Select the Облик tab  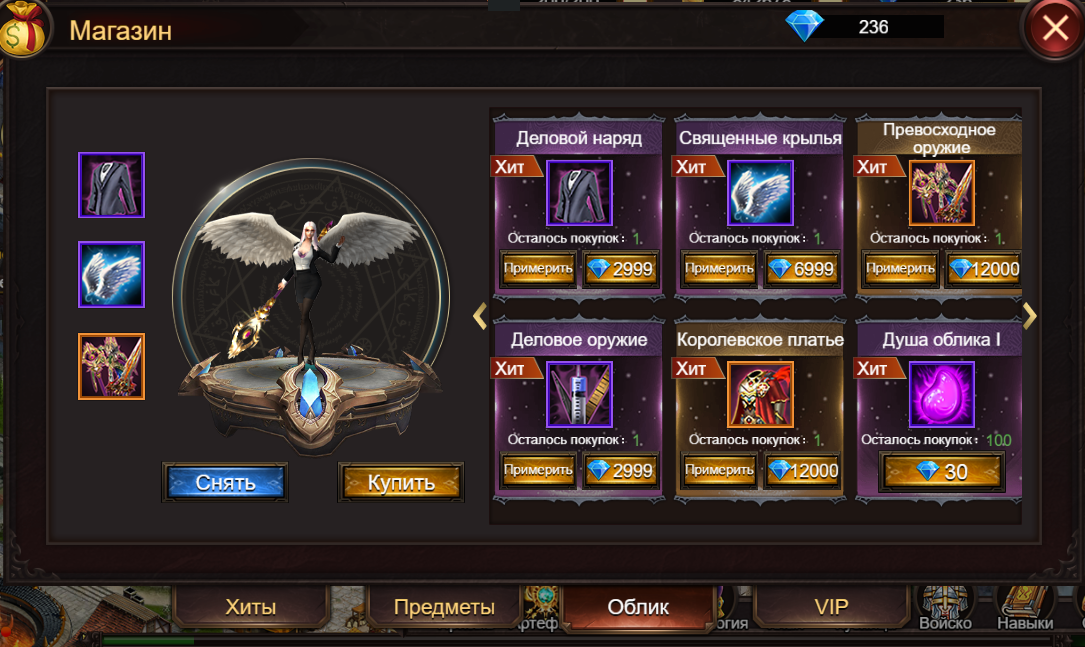[x=638, y=607]
